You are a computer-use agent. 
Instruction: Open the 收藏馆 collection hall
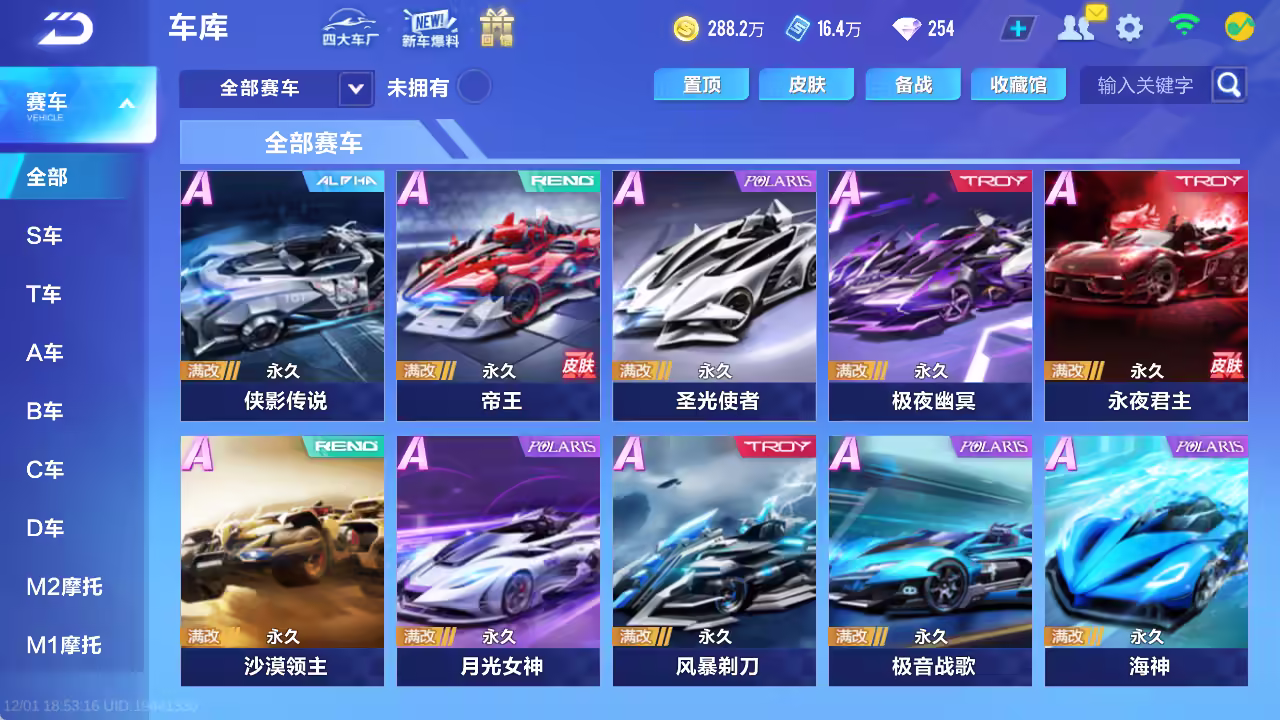(x=1018, y=85)
